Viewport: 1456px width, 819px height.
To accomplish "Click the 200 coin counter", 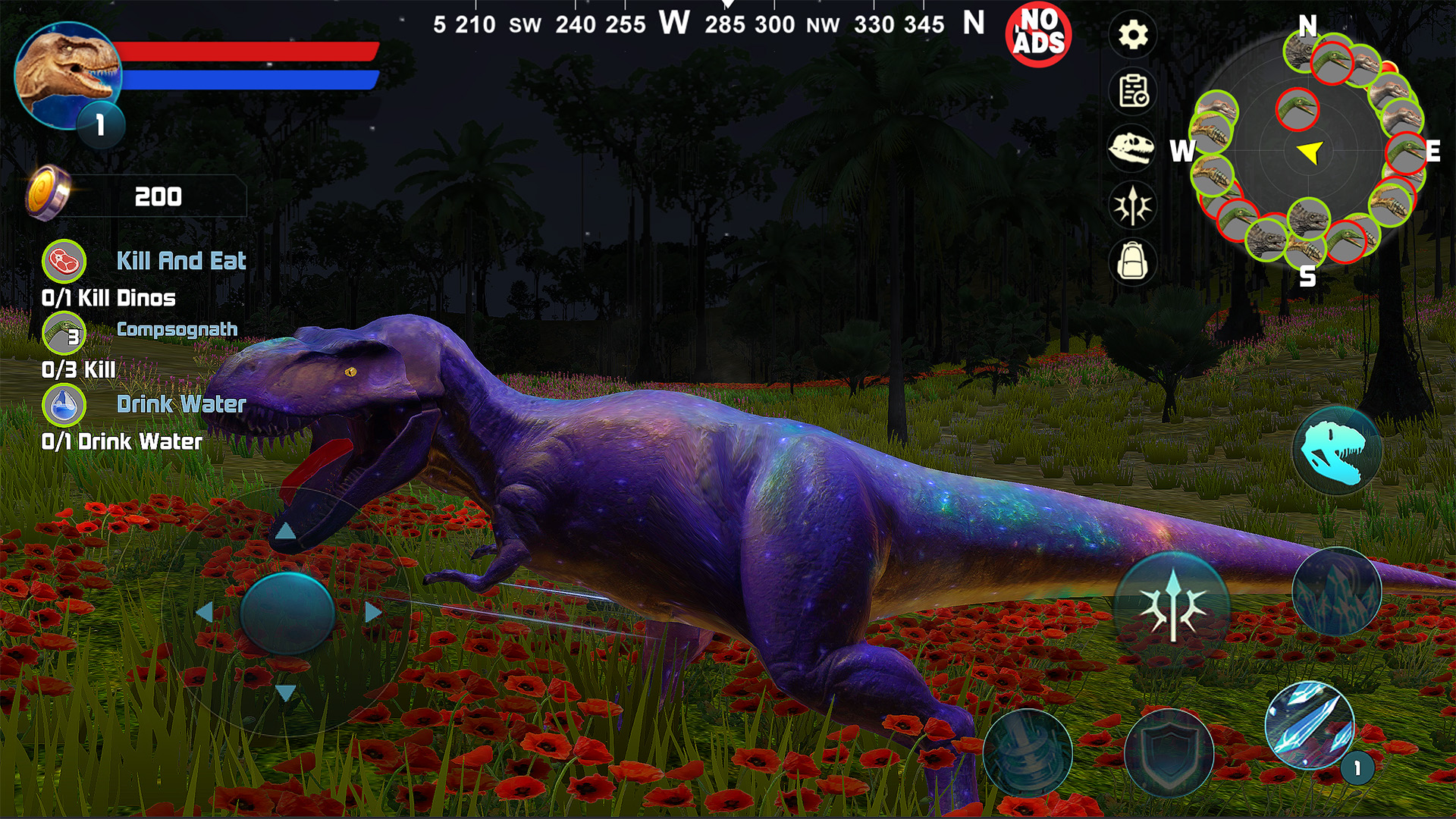I will click(x=159, y=197).
